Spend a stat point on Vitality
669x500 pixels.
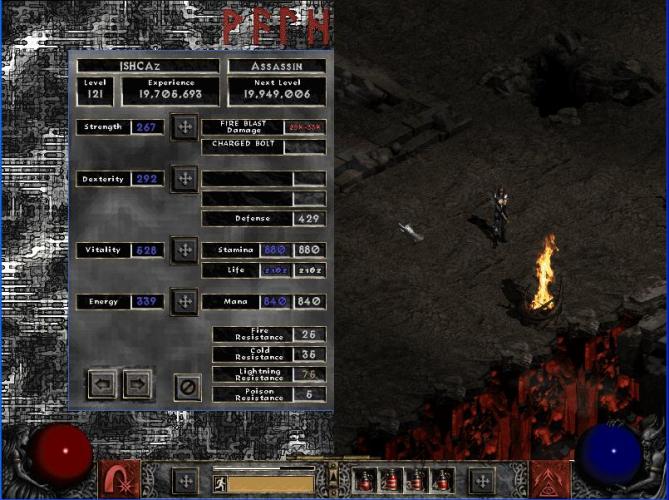[x=184, y=250]
